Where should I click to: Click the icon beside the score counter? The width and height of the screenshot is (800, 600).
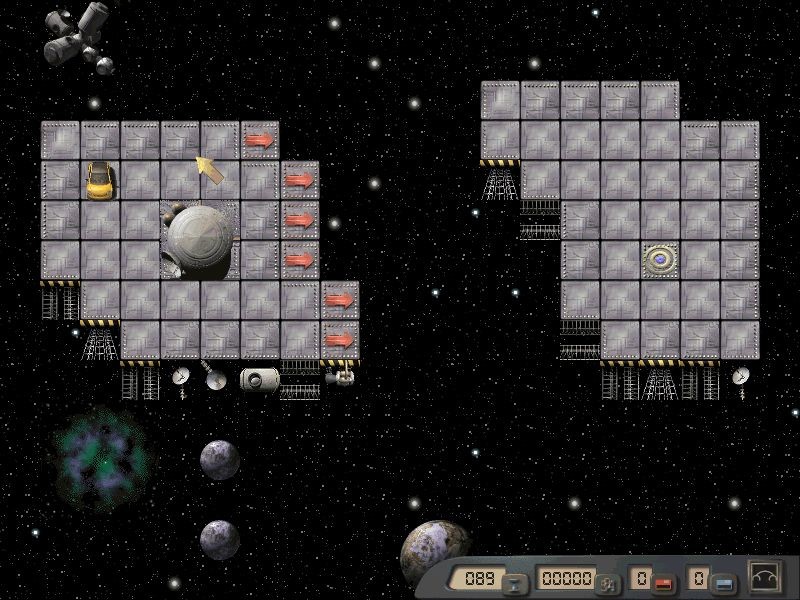[607, 583]
